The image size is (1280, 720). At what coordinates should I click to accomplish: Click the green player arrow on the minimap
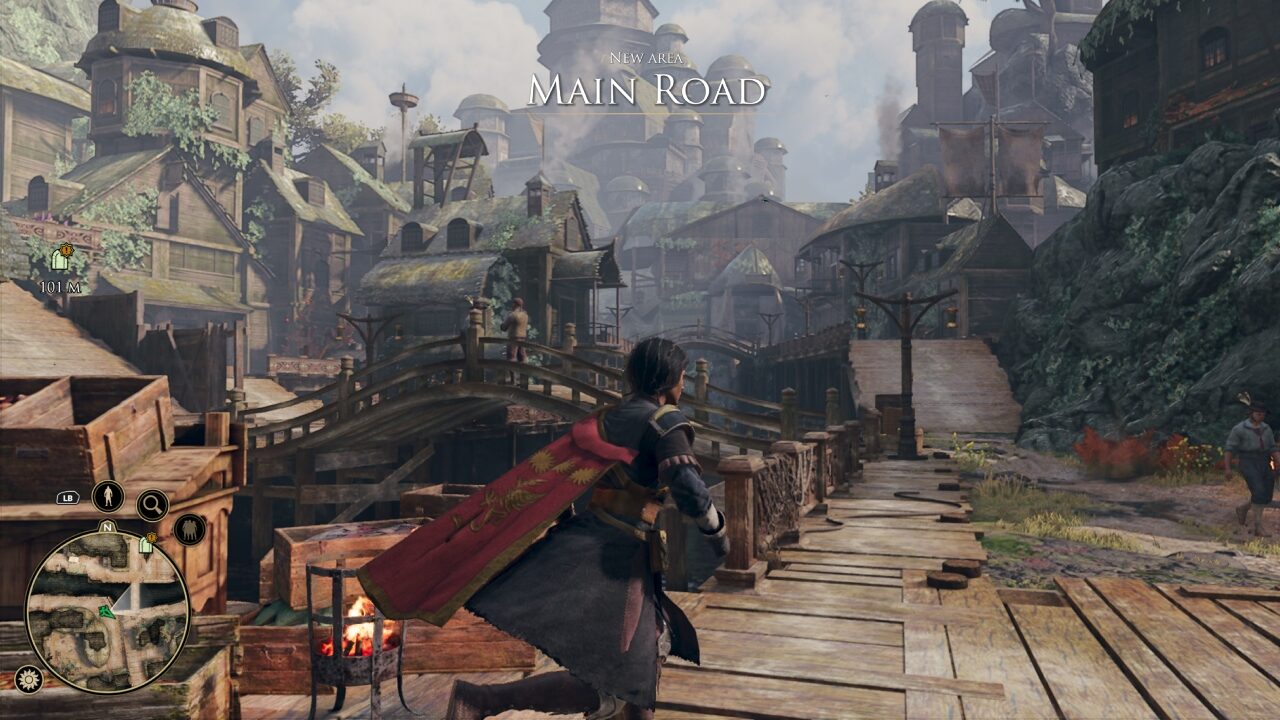[x=105, y=611]
